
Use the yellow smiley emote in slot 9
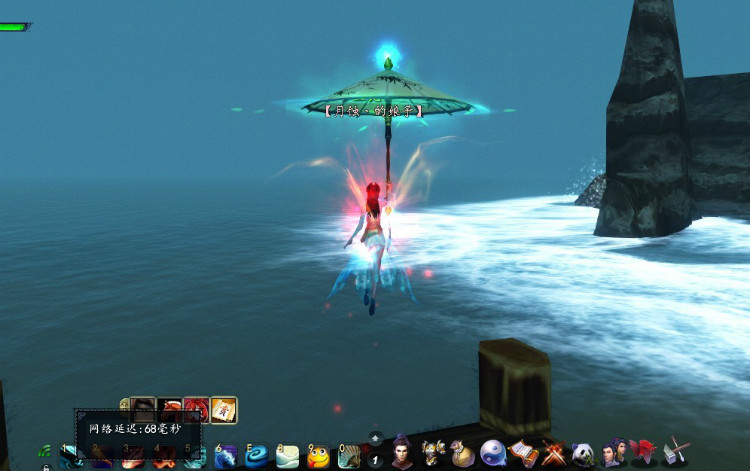pos(319,457)
